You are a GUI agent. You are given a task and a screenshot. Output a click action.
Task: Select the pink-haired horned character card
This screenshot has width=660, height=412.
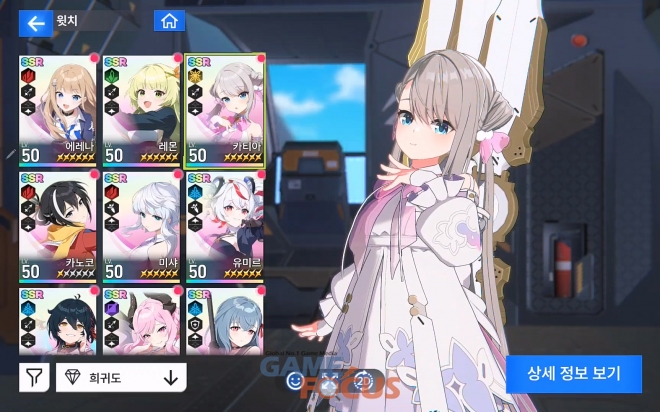click(x=141, y=320)
